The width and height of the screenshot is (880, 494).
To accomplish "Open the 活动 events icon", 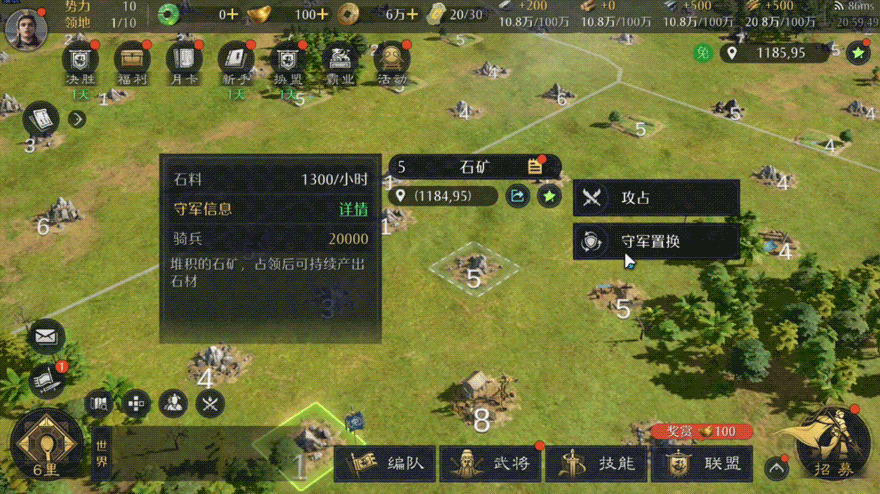I will pyautogui.click(x=391, y=62).
